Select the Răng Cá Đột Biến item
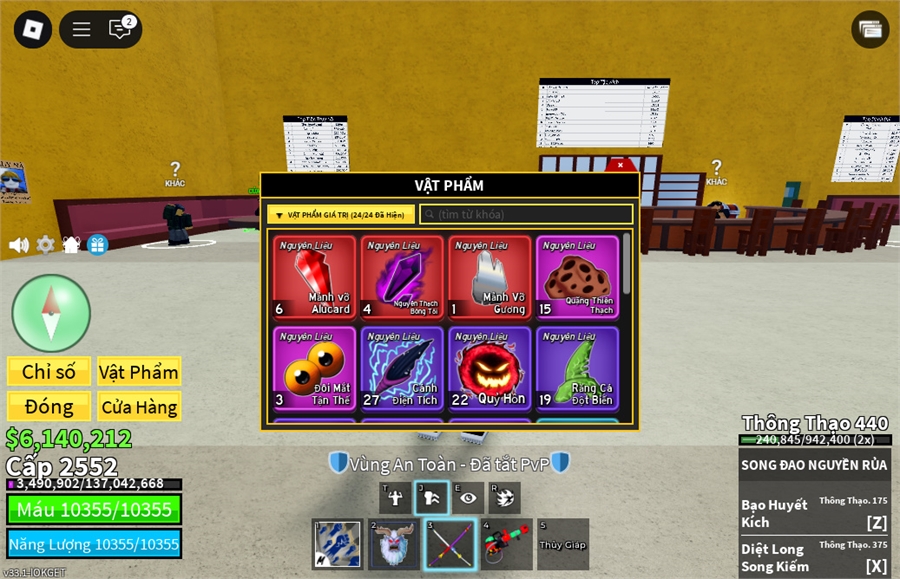 (577, 368)
